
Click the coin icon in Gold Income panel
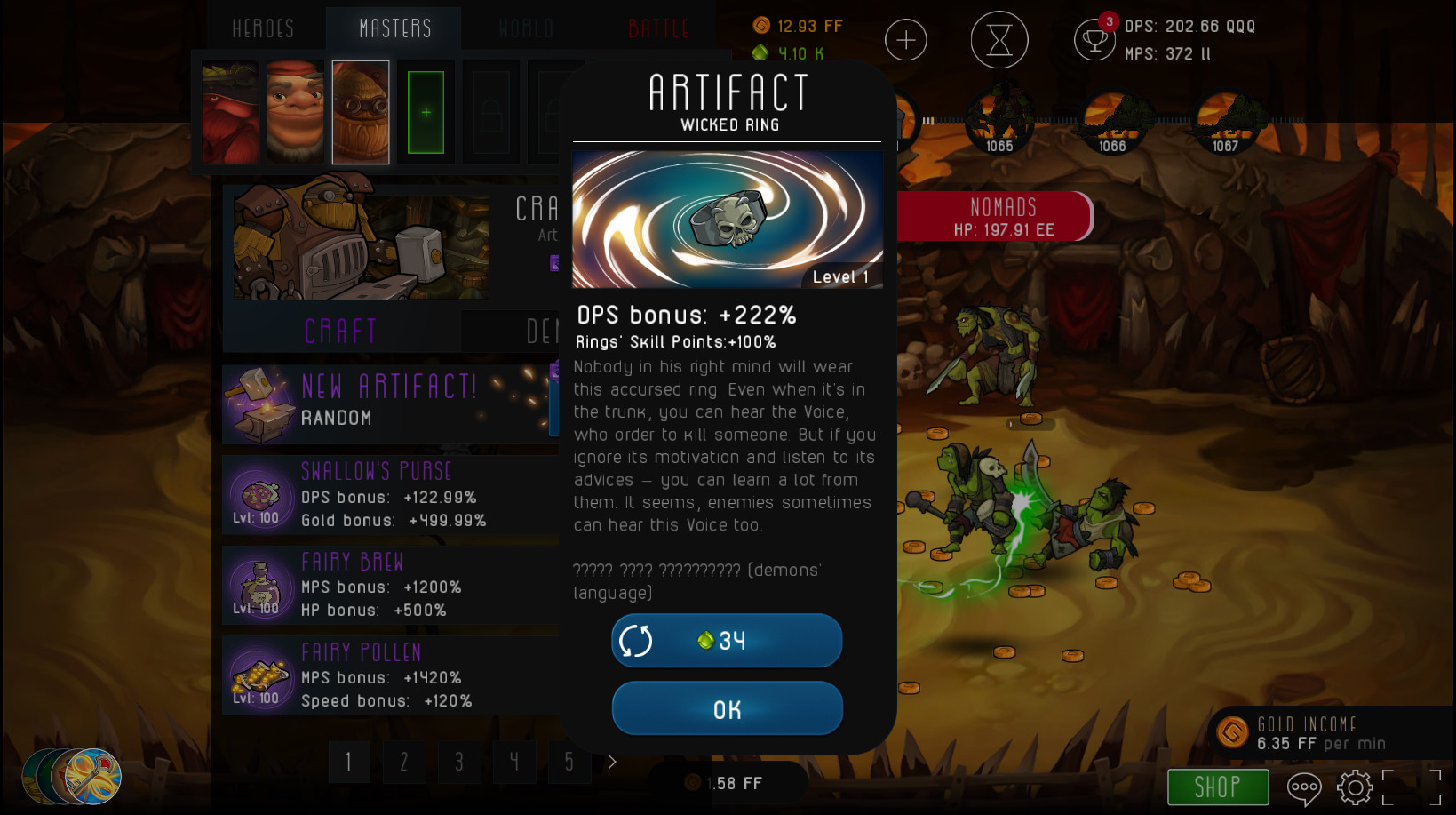point(1232,732)
